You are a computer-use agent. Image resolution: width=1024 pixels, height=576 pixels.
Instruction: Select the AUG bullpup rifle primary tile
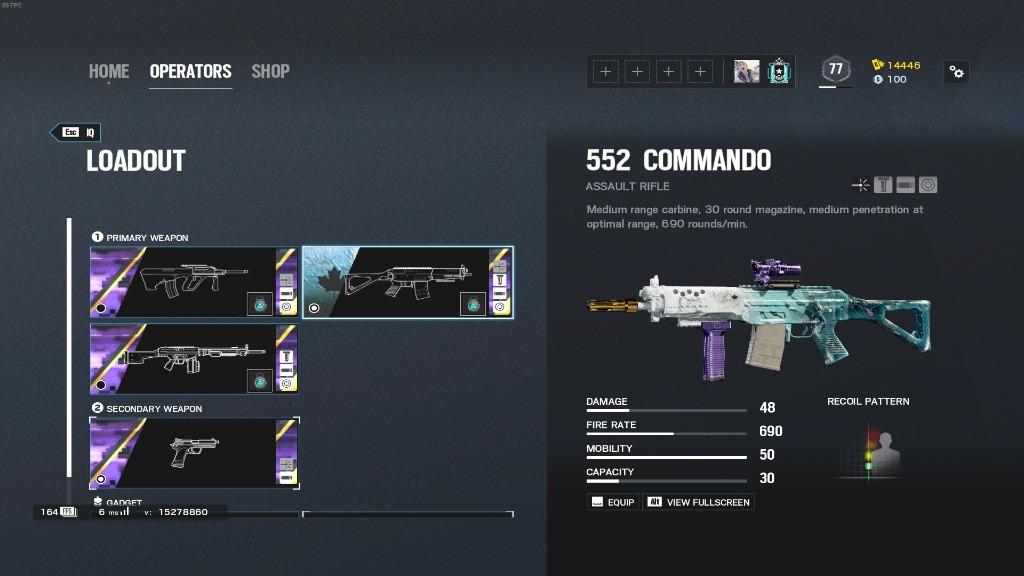[x=194, y=282]
